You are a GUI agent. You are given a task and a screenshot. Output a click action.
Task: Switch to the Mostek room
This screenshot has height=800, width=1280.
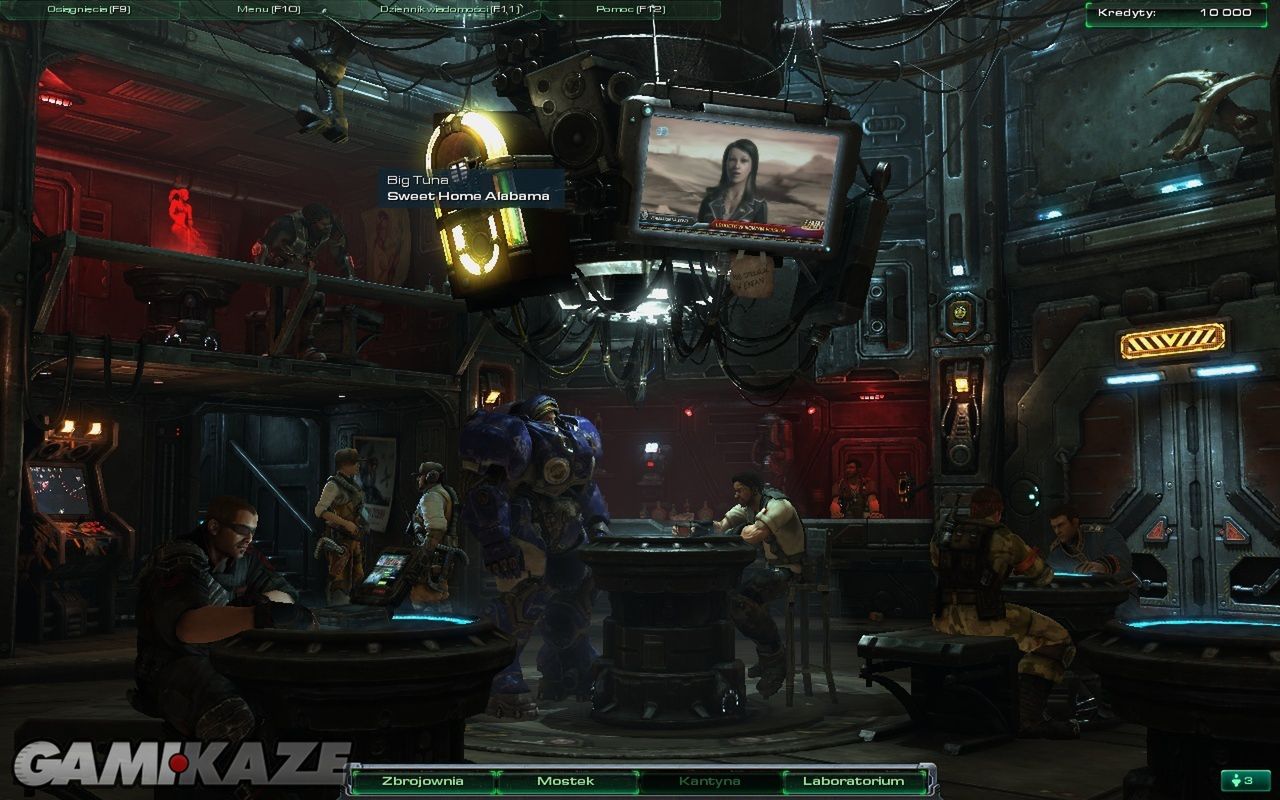click(566, 781)
